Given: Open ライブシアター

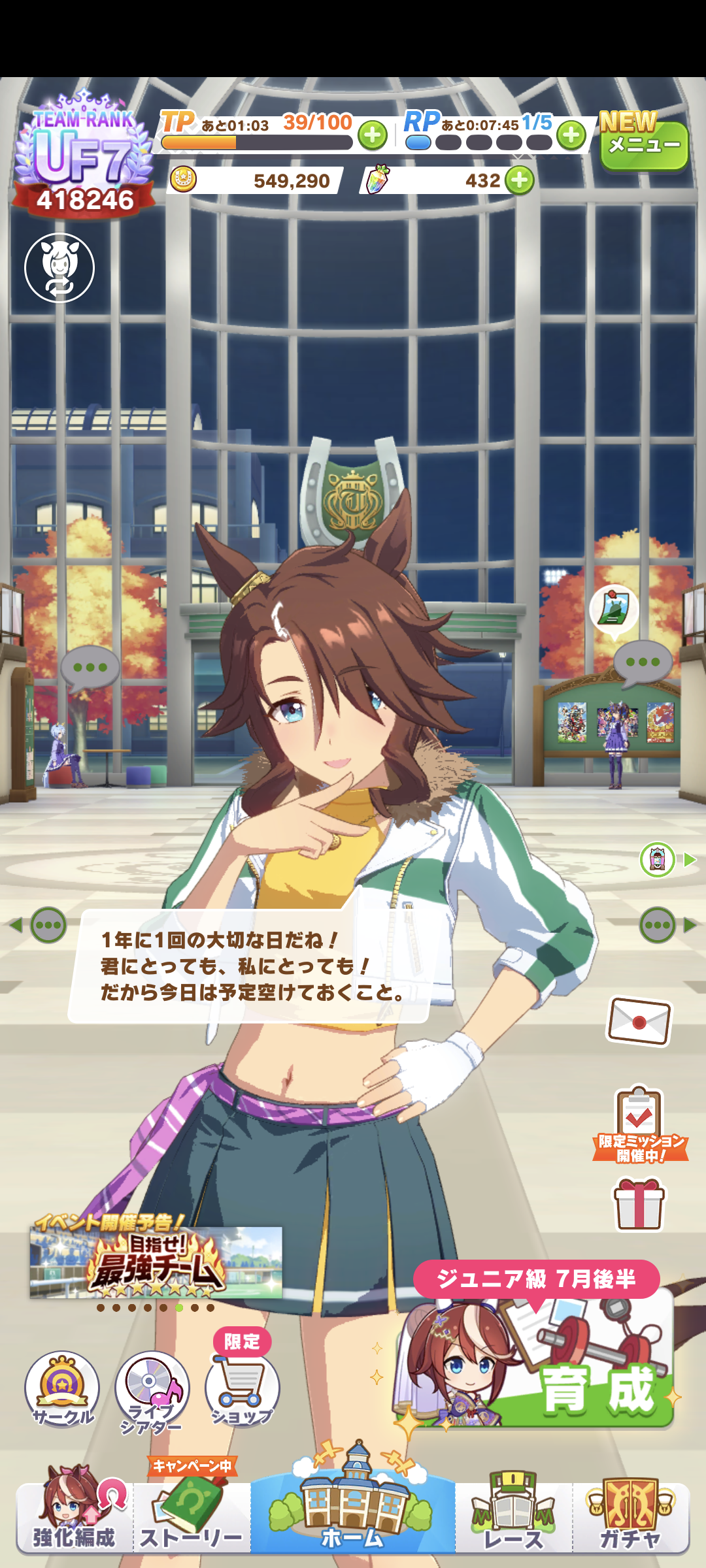Looking at the screenshot, I should [152, 1390].
